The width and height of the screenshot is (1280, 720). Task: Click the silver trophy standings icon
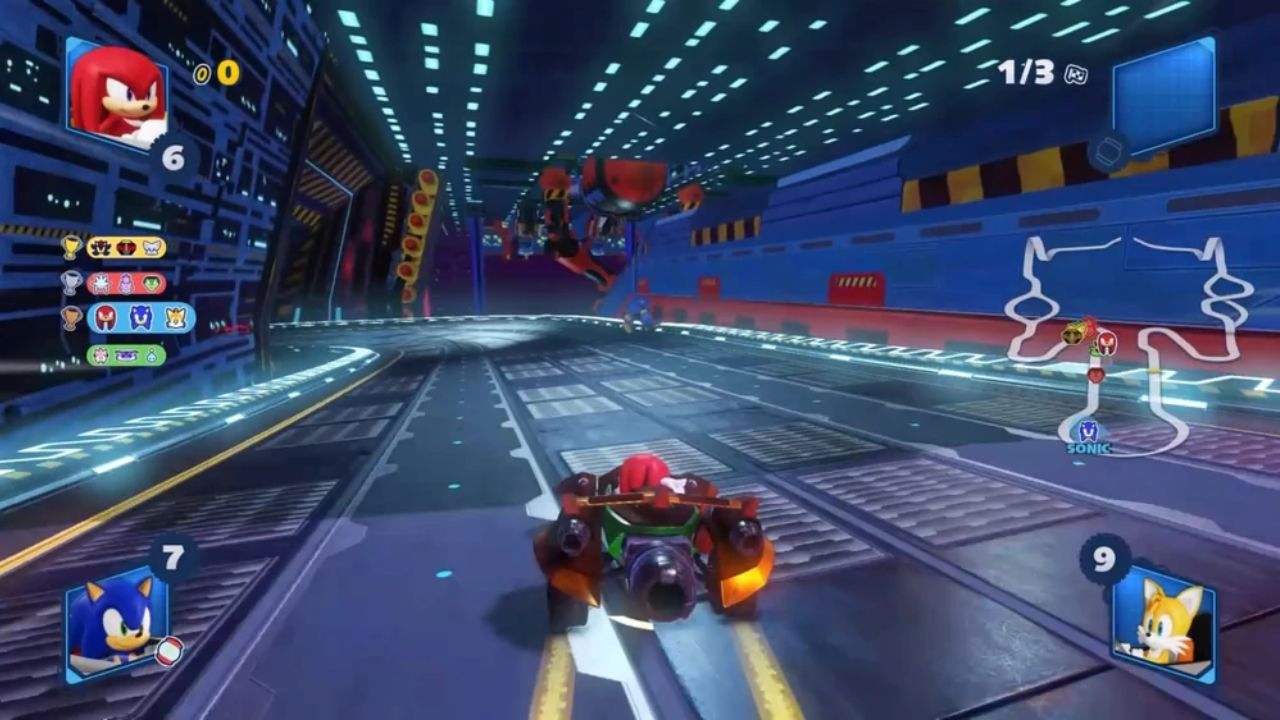[71, 282]
